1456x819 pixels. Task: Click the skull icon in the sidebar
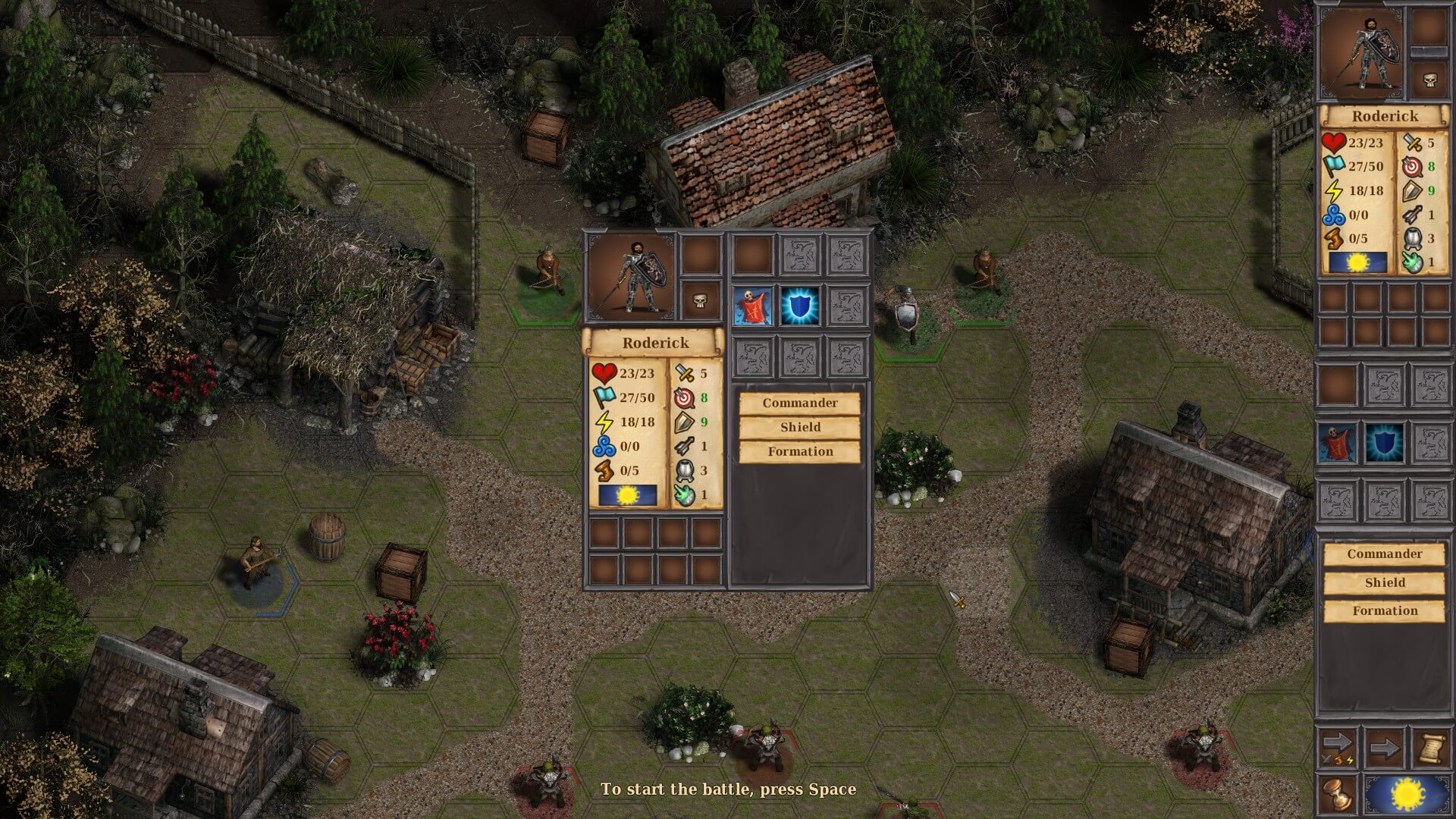pyautogui.click(x=1429, y=80)
